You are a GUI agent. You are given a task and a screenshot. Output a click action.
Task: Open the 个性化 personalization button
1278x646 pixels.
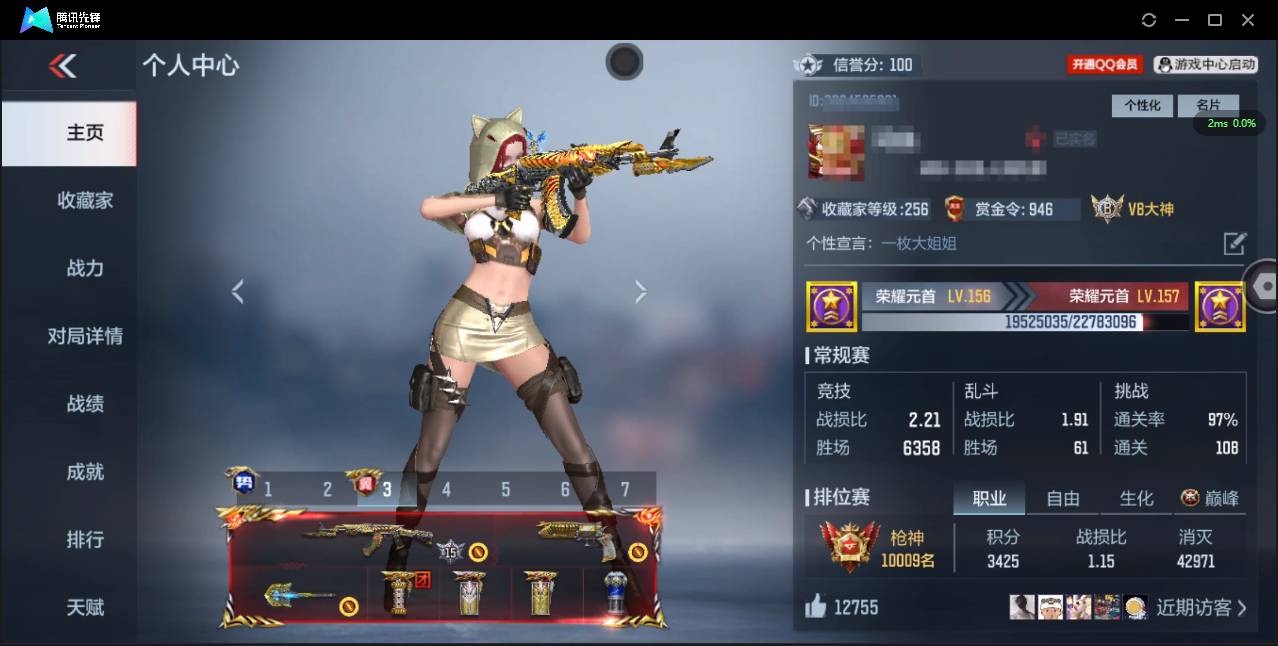tap(1142, 105)
